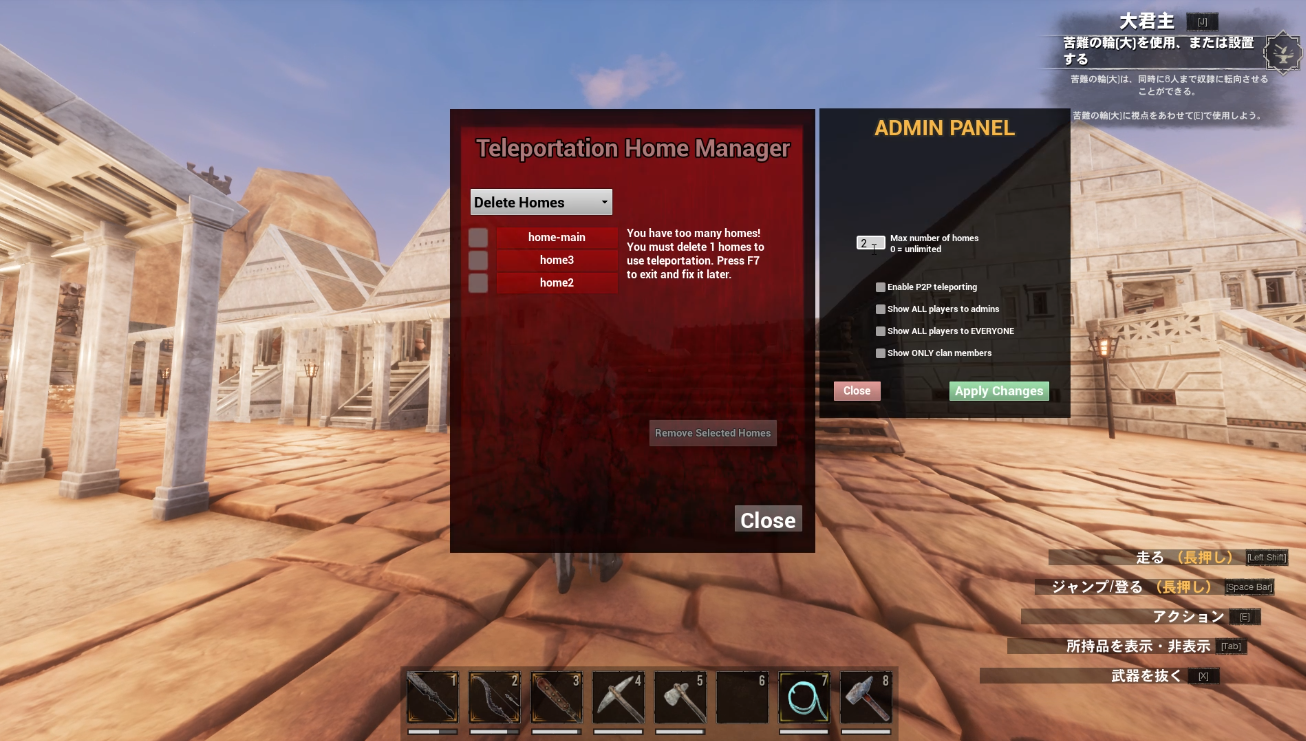Select the bow in hotbar slot 2
The height and width of the screenshot is (741, 1306).
pyautogui.click(x=494, y=698)
